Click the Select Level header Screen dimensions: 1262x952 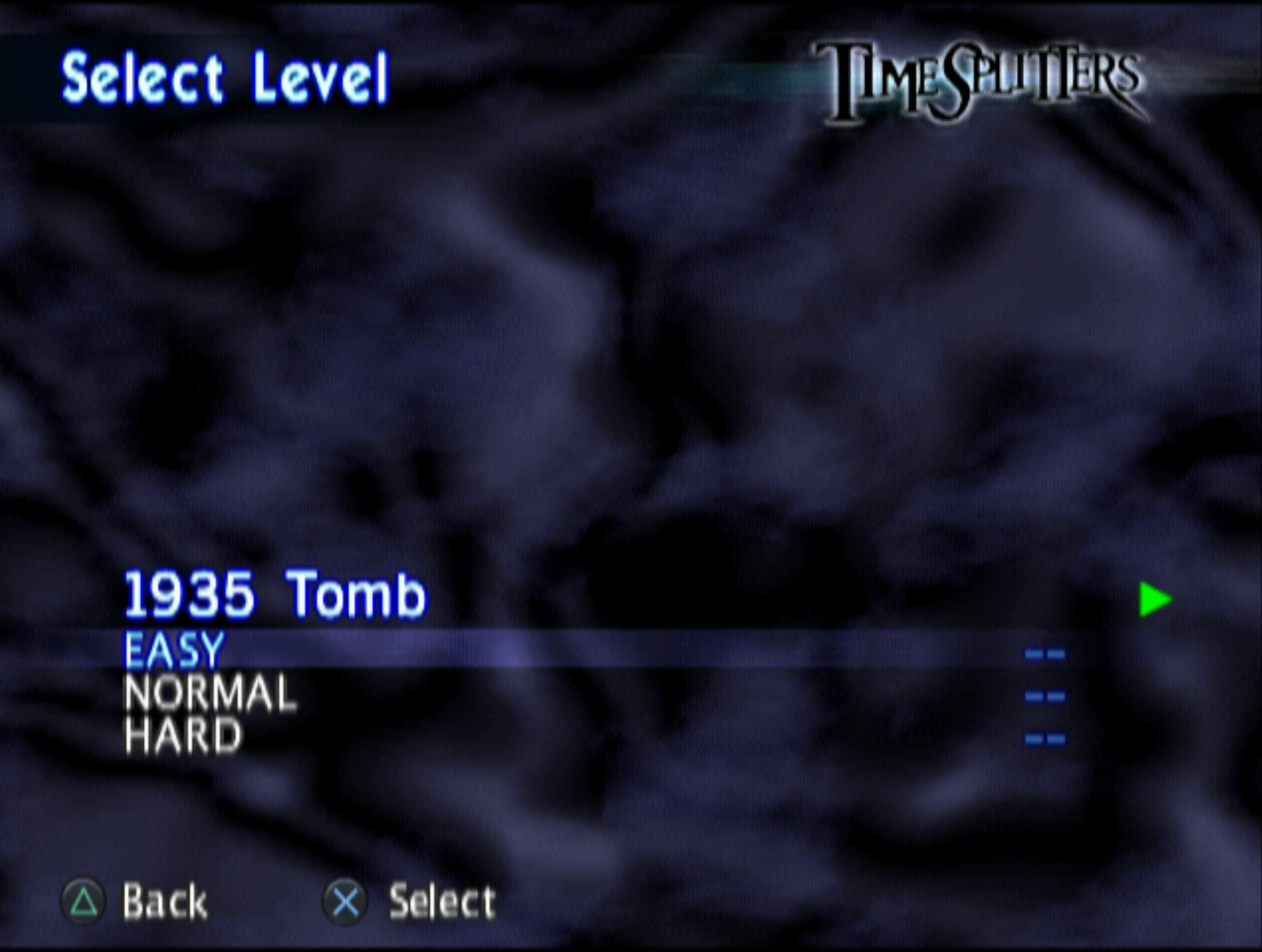click(226, 78)
